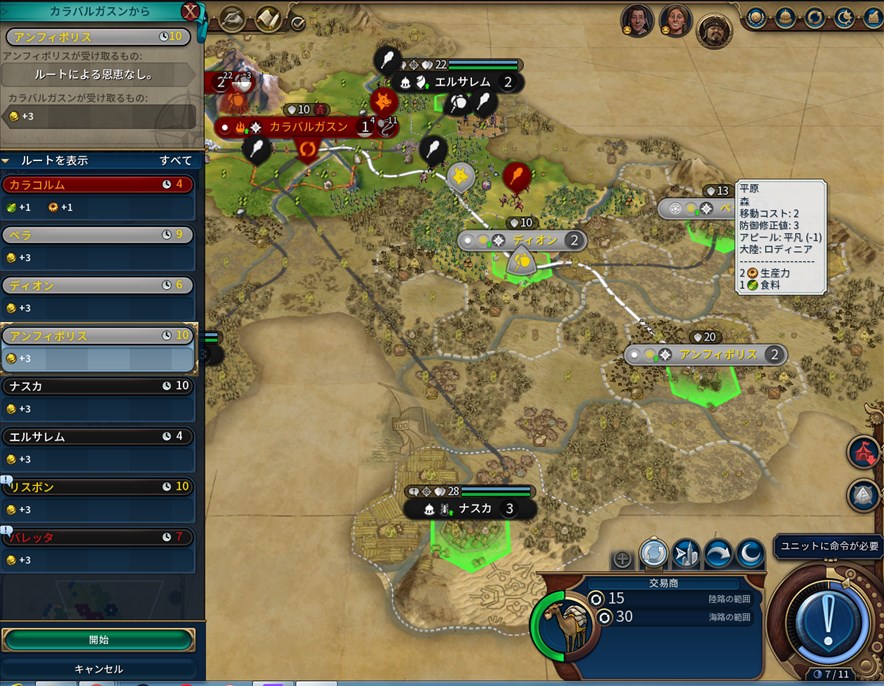Cancel with the キャンセル button
Viewport: 884px width, 686px height.
point(98,669)
